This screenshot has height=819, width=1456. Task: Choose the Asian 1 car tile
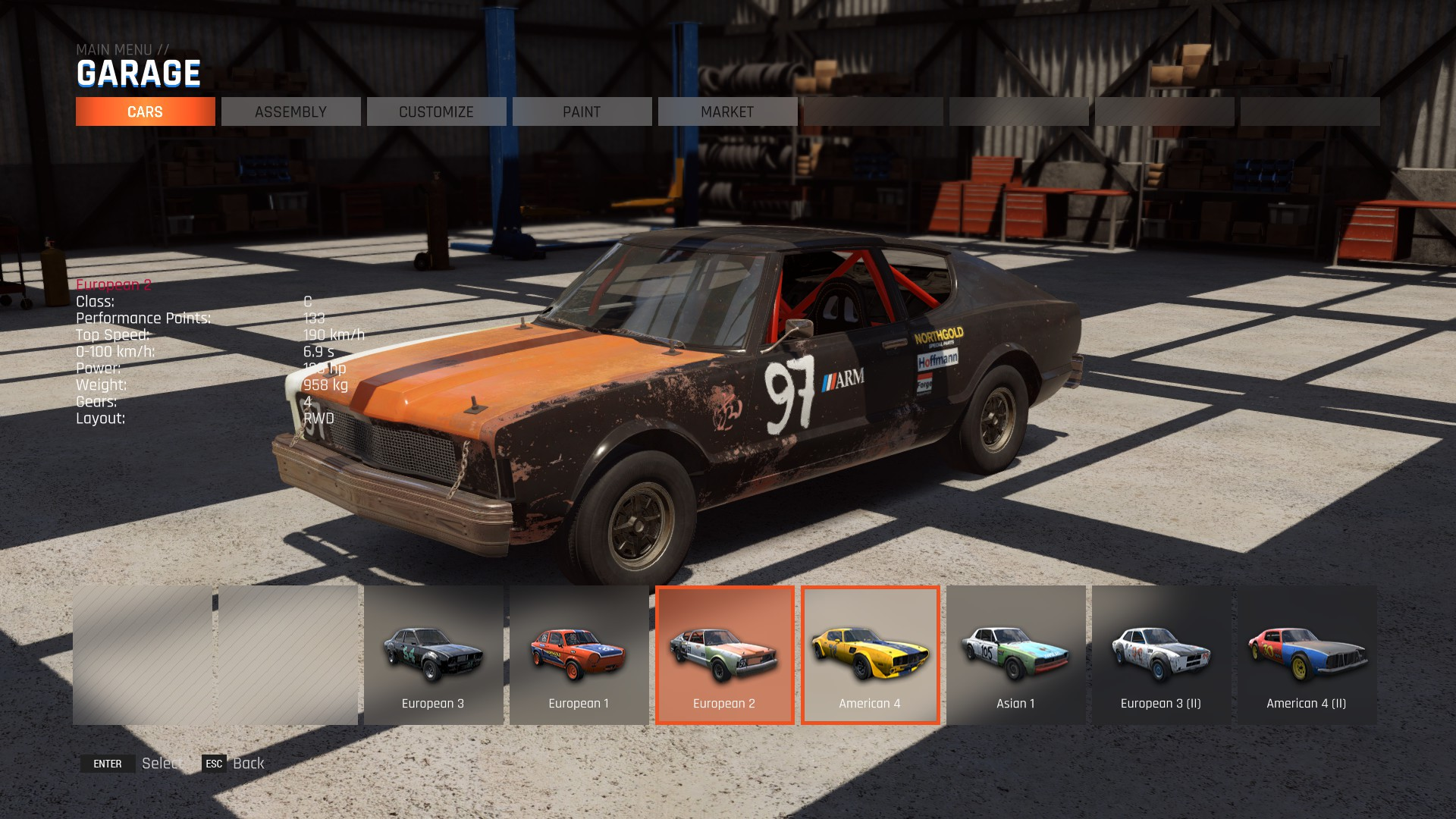pos(1015,655)
